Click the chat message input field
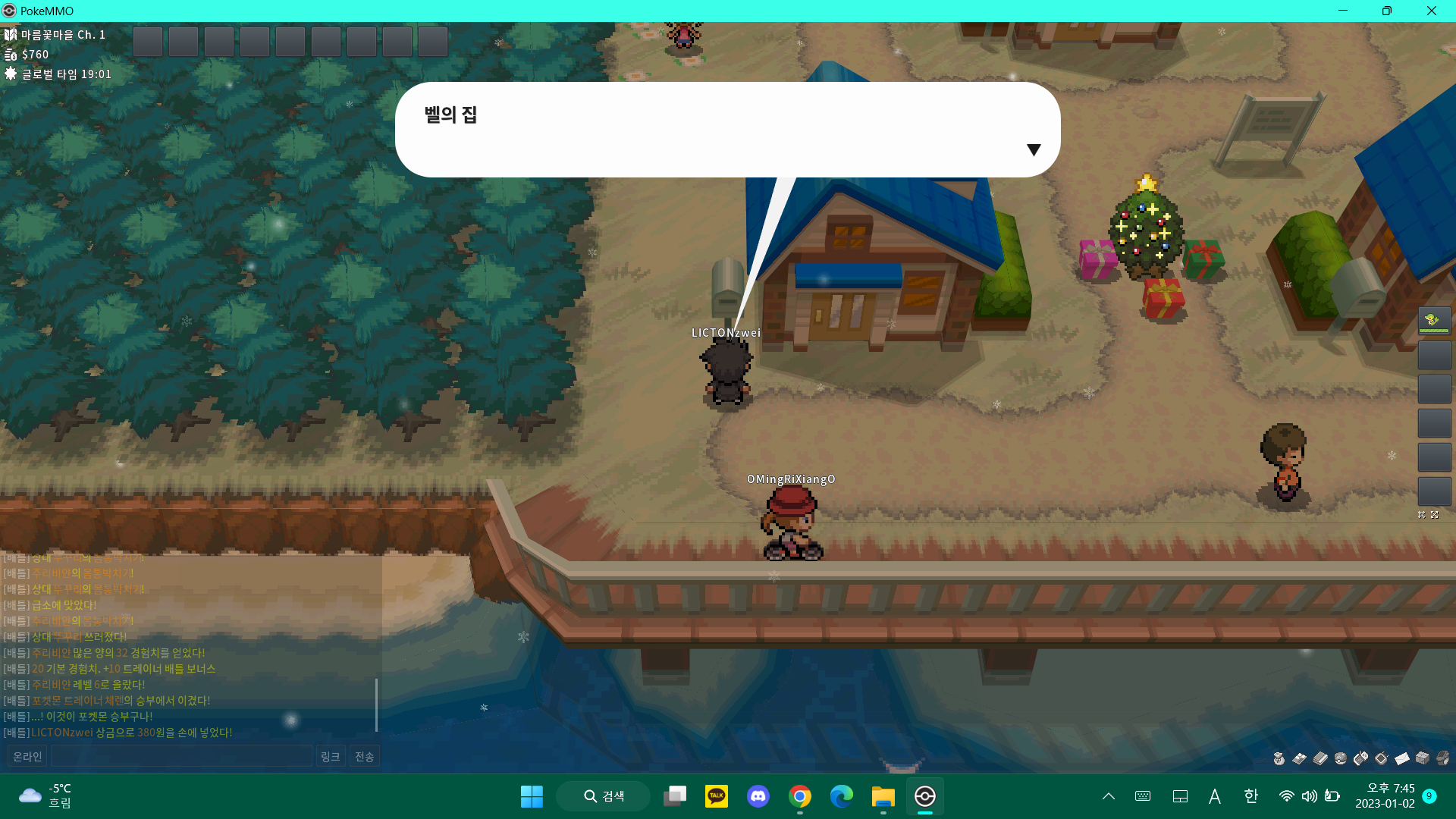The image size is (1456, 819). tap(181, 756)
